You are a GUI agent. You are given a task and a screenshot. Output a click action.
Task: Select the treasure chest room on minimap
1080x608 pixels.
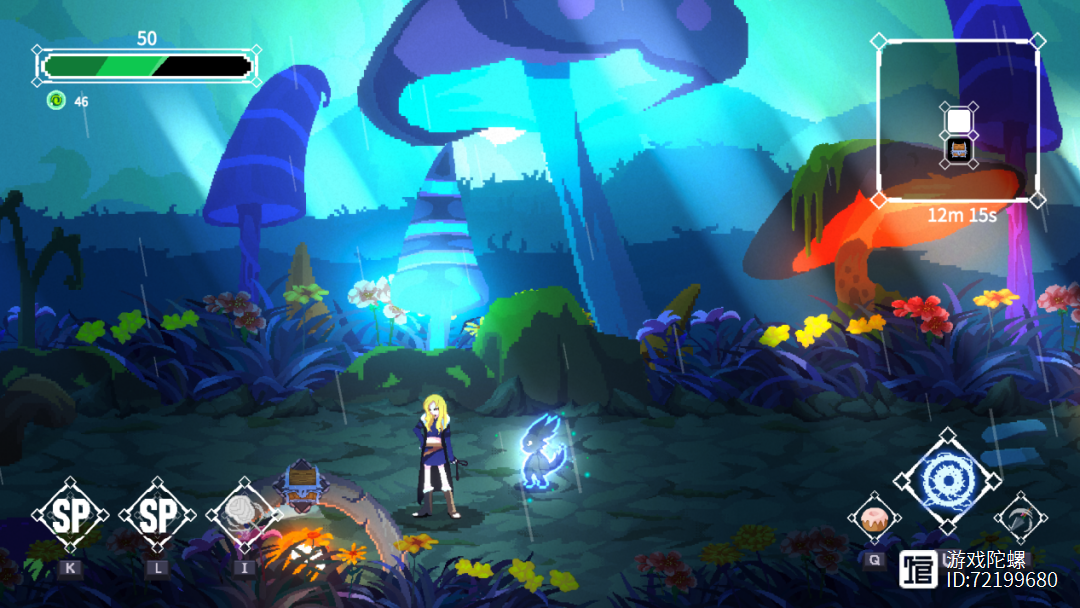pyautogui.click(x=958, y=151)
